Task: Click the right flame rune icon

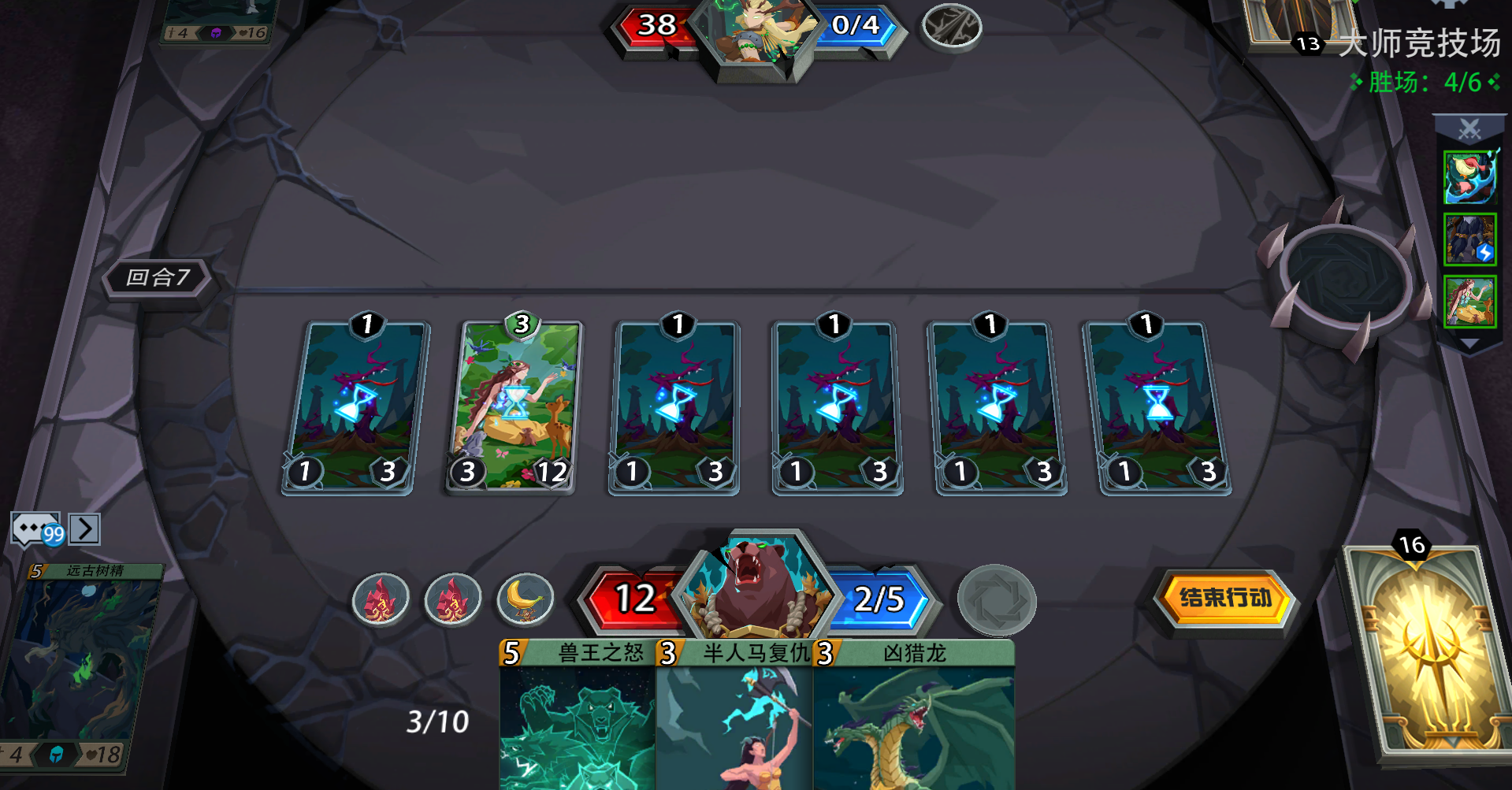Action: tap(454, 599)
